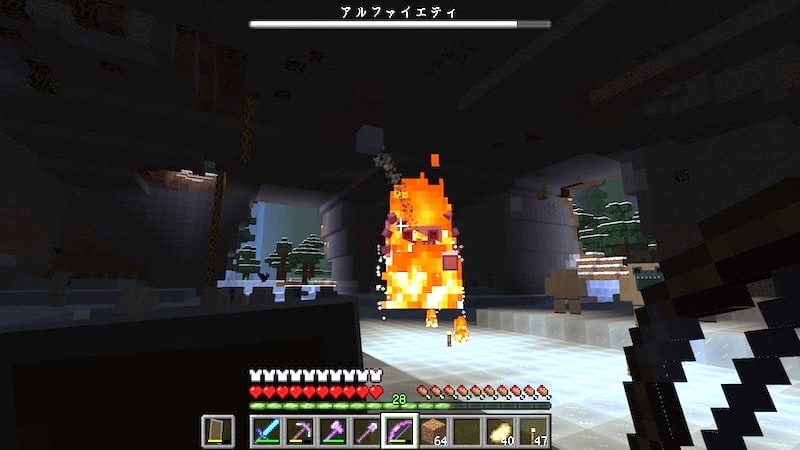Switch to the enchanted axe slot
Screen dimensions: 800x450
[332, 431]
